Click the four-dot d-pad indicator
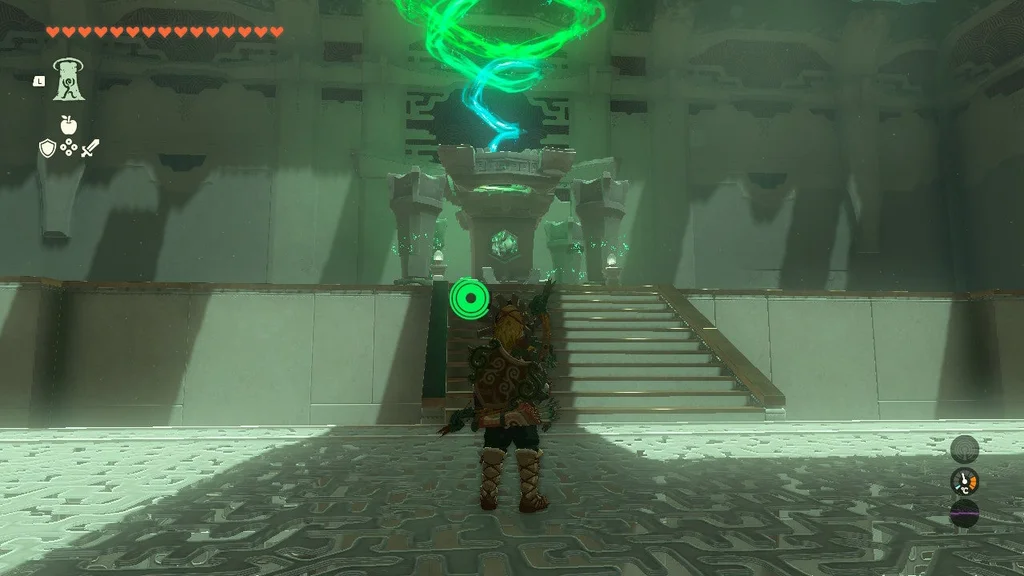The width and height of the screenshot is (1024, 576). coord(68,148)
